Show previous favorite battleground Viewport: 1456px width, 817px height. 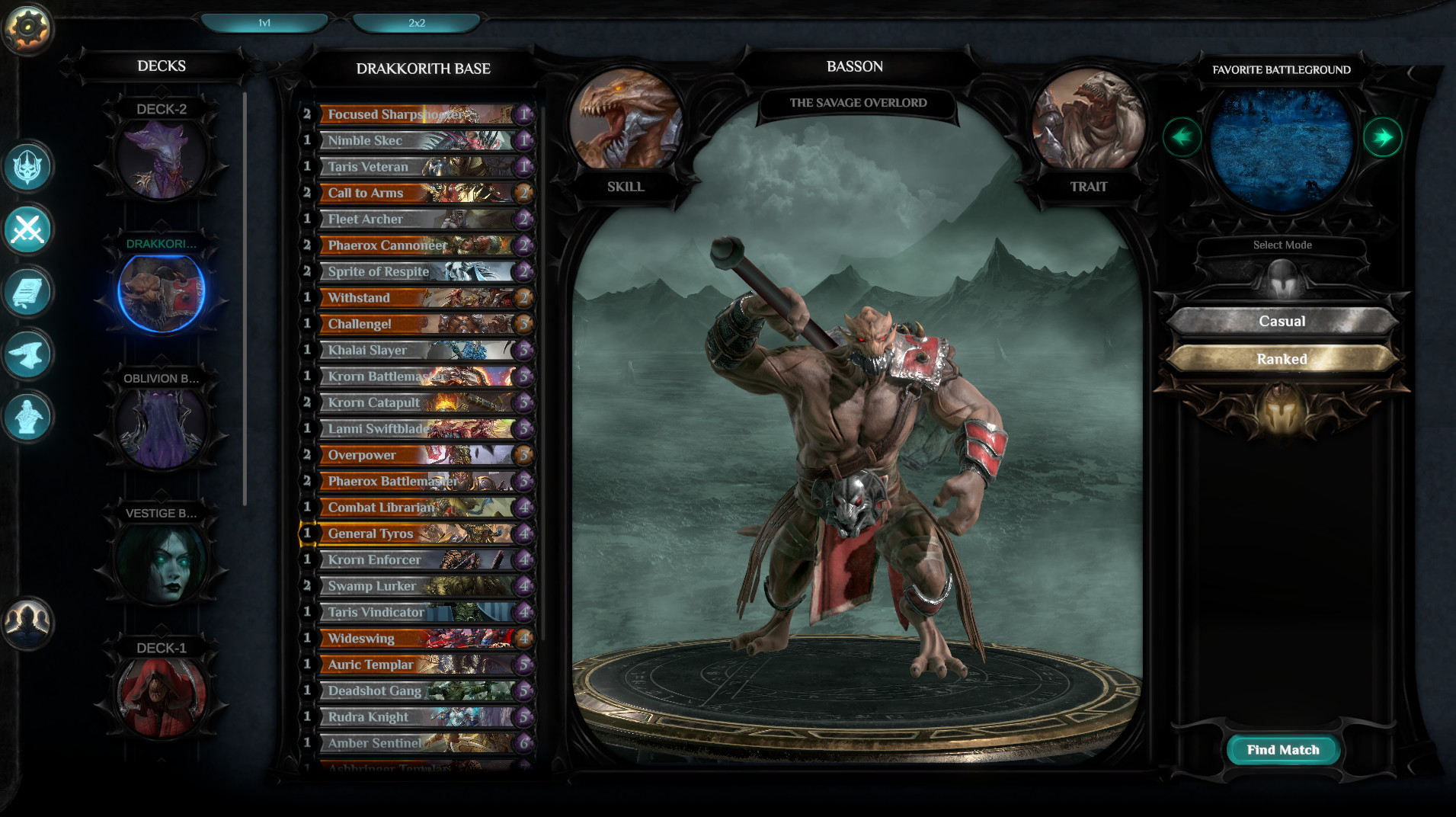pyautogui.click(x=1182, y=138)
